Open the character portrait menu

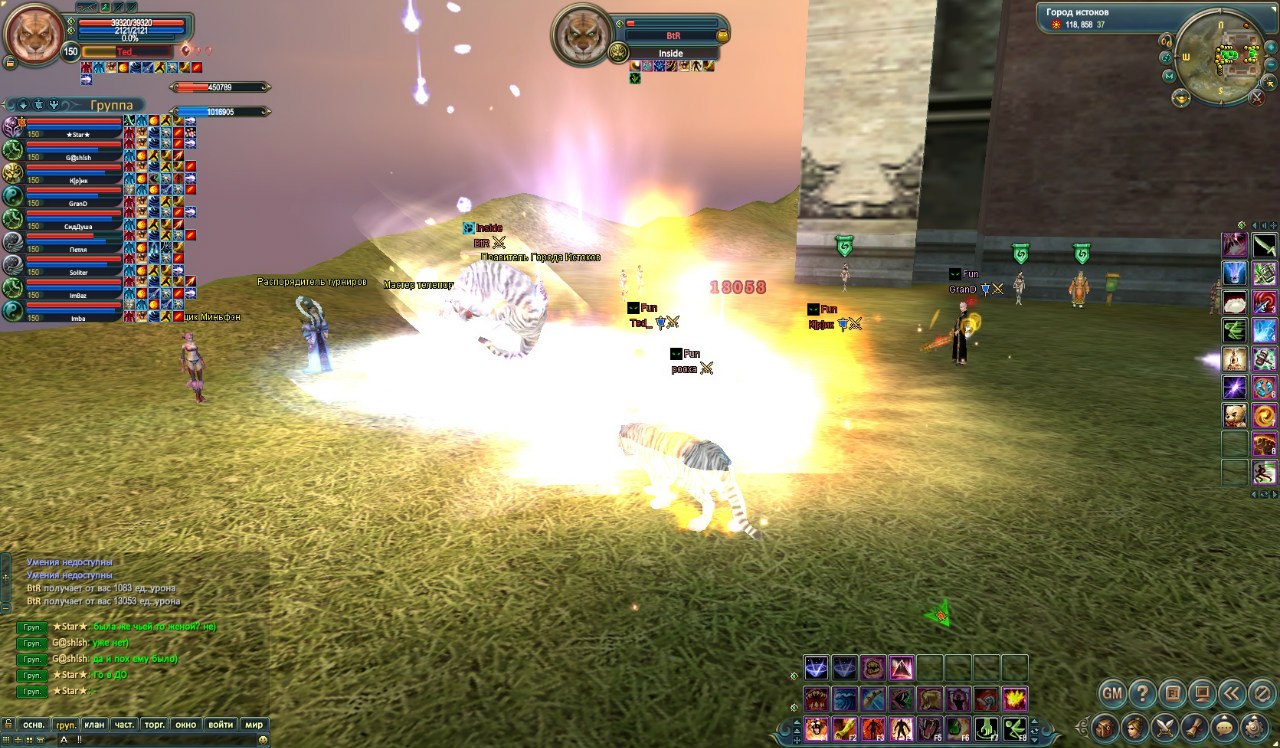[1135, 727]
